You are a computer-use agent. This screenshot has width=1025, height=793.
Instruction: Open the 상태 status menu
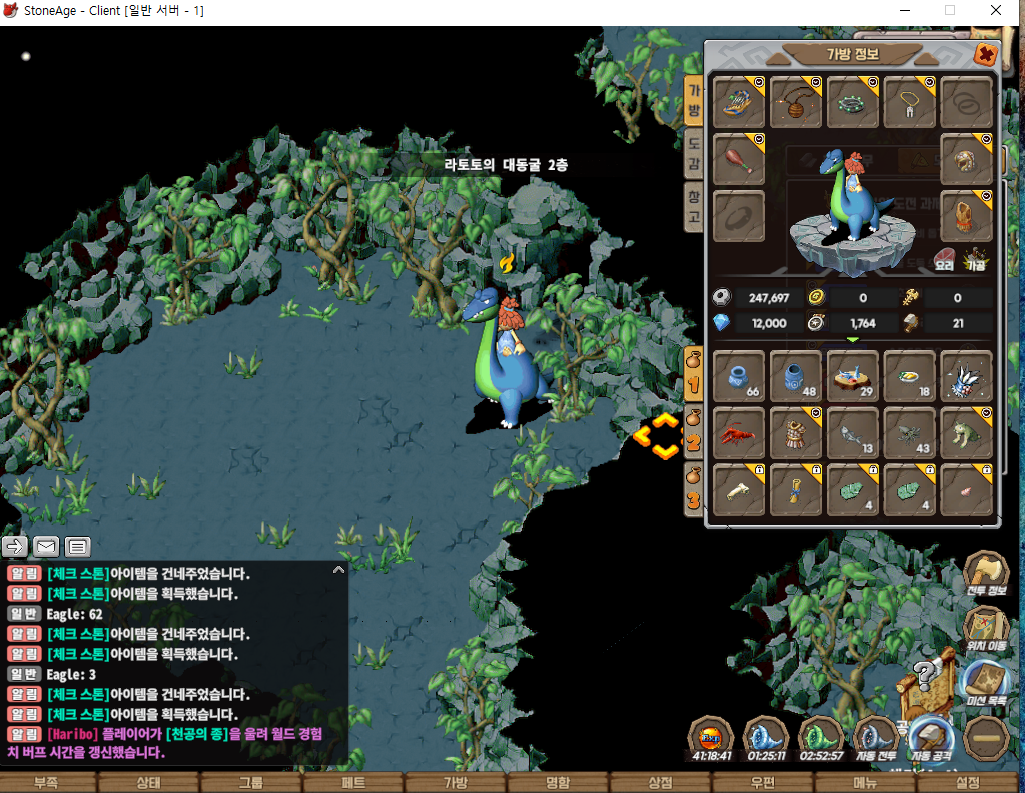148,783
